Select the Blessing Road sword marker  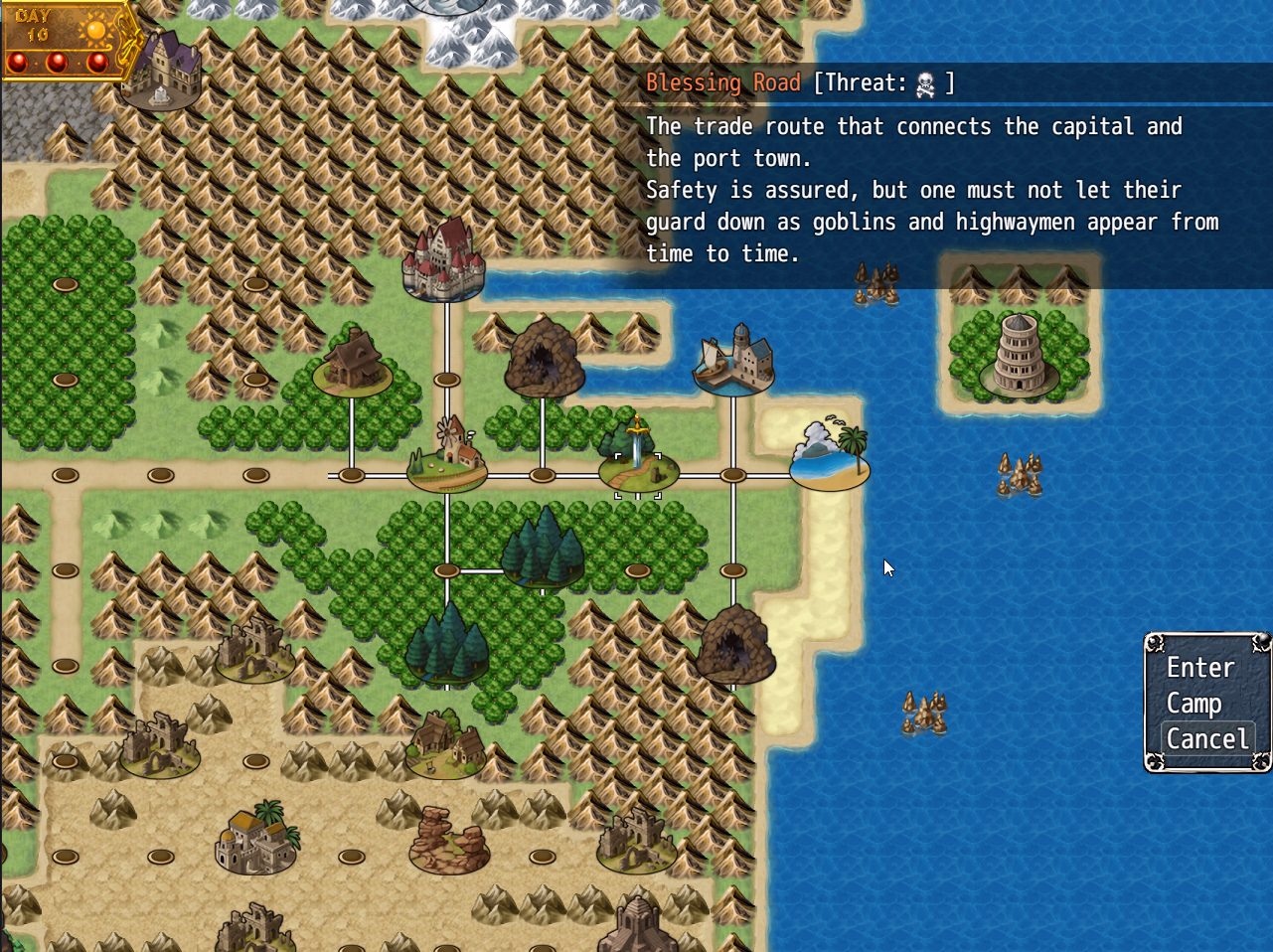638,459
